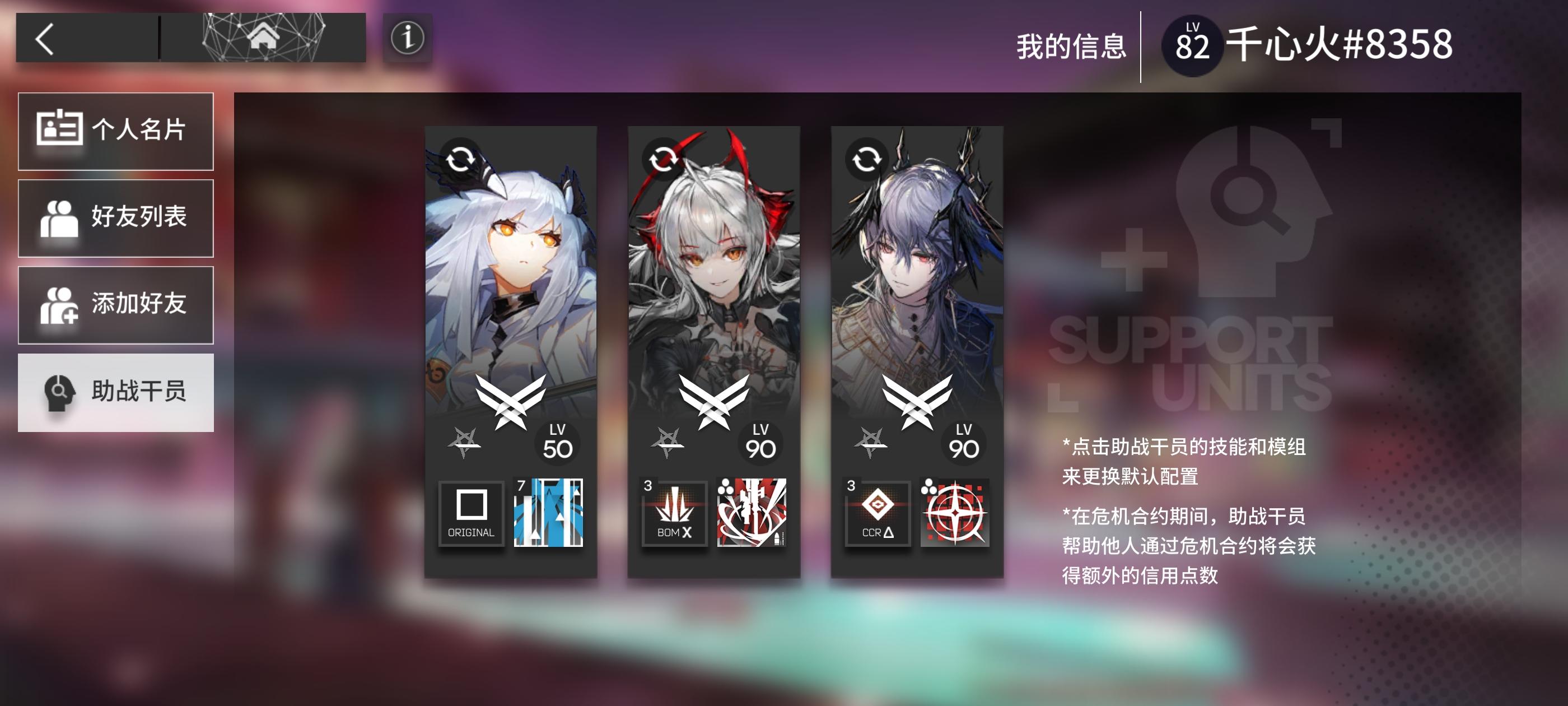
Task: Click the CCR Δ module icon
Action: tap(876, 515)
